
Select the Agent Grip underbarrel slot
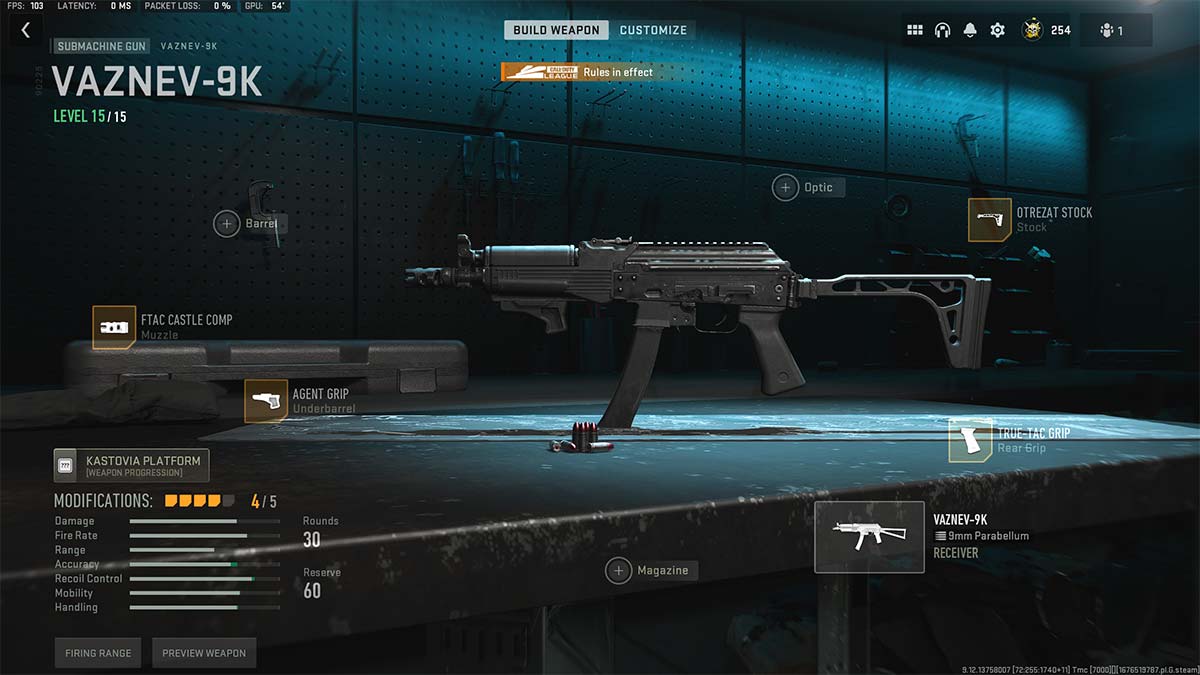pyautogui.click(x=266, y=401)
